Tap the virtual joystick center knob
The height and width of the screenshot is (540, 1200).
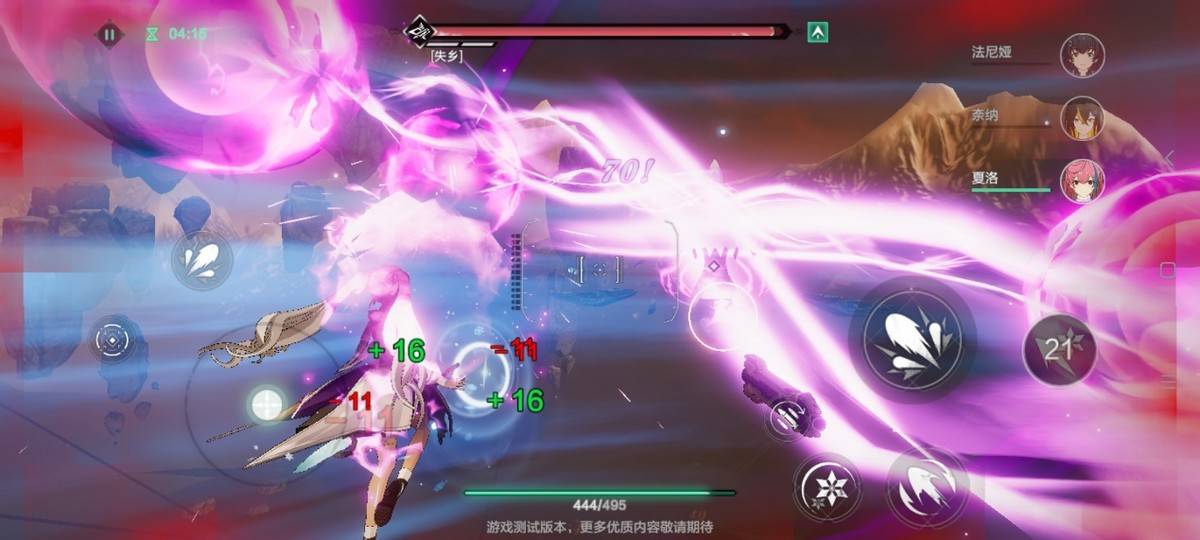point(266,404)
